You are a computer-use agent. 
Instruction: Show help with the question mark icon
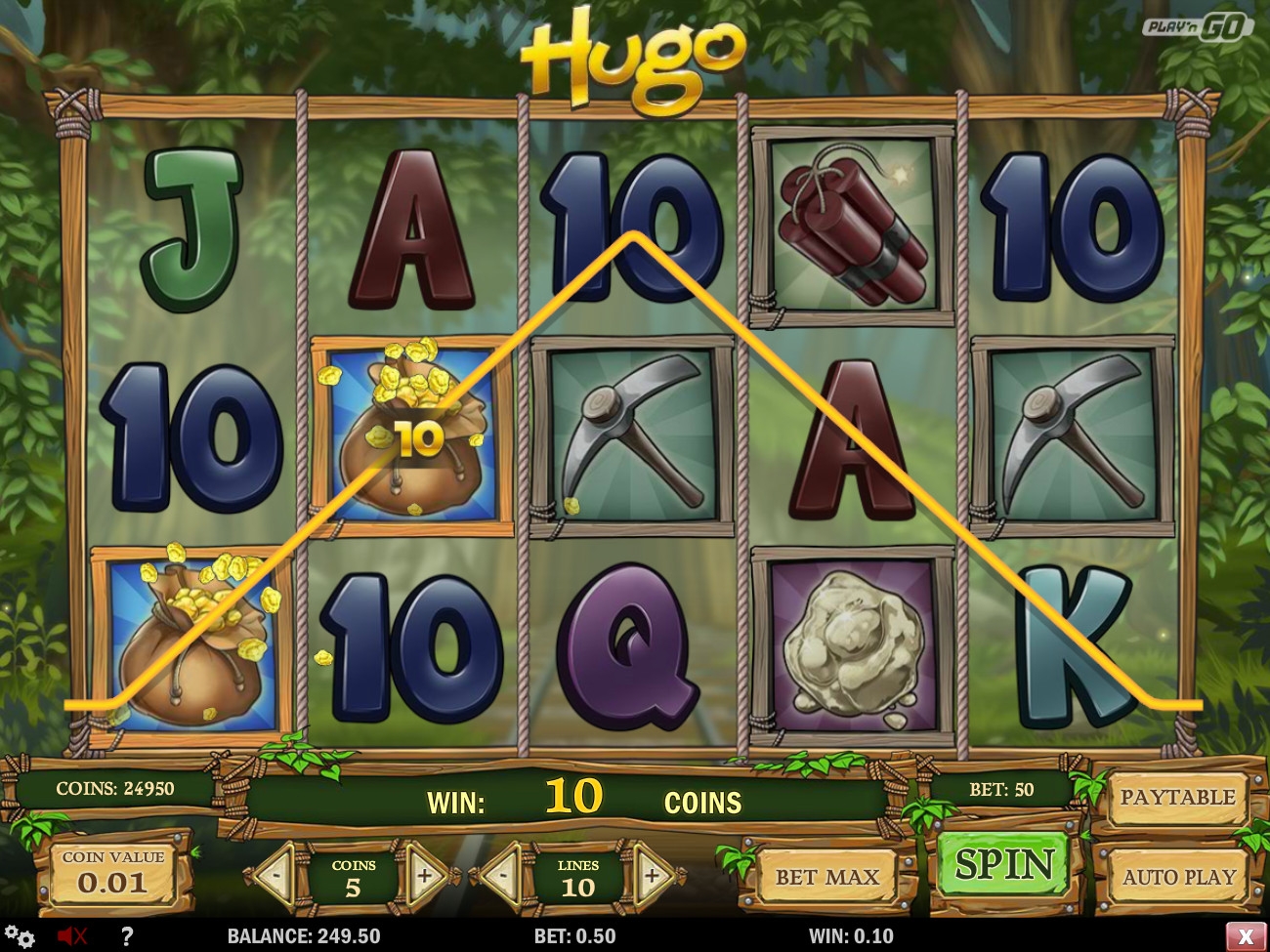pos(126,936)
